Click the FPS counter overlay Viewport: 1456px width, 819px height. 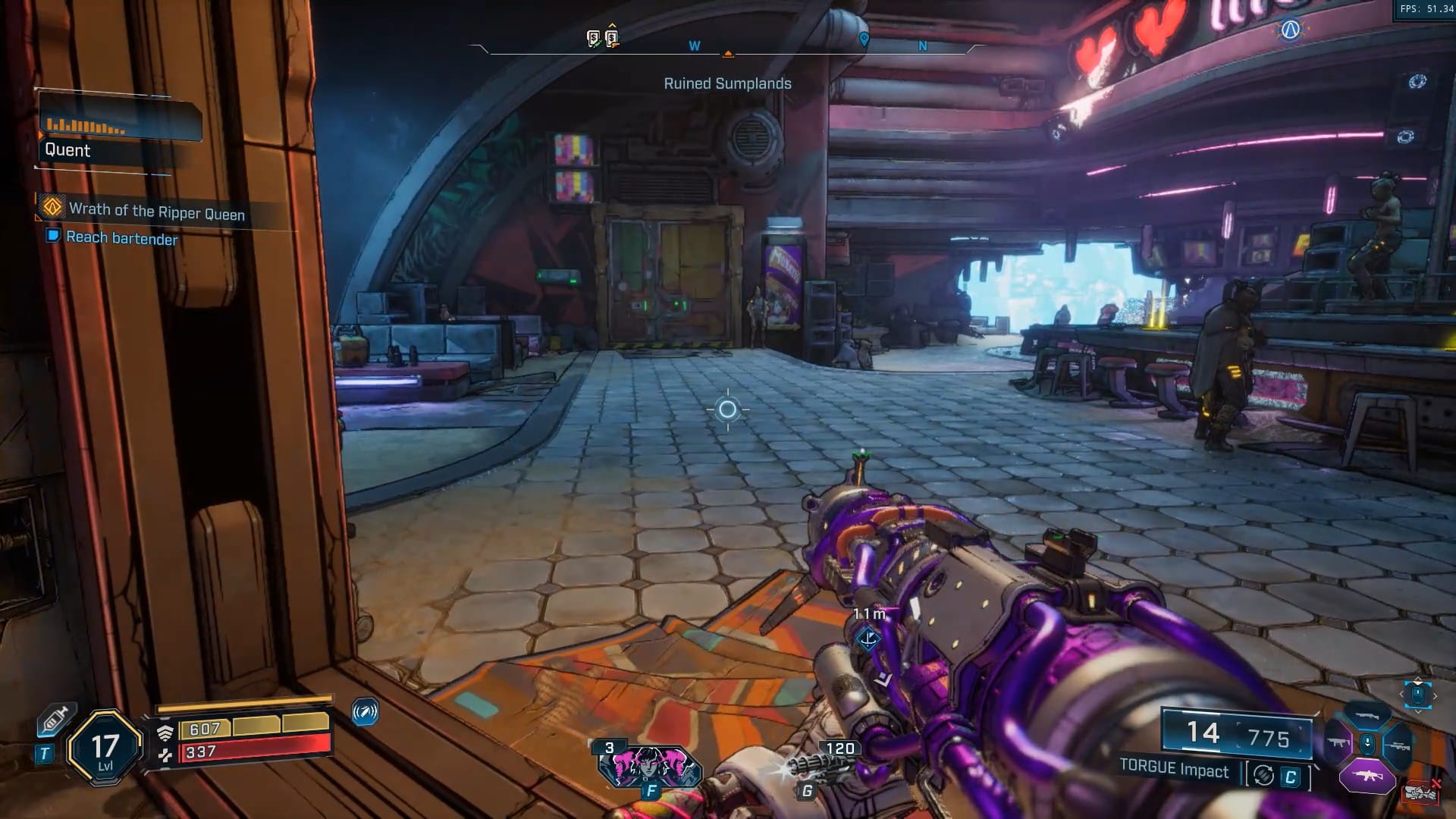(x=1426, y=9)
